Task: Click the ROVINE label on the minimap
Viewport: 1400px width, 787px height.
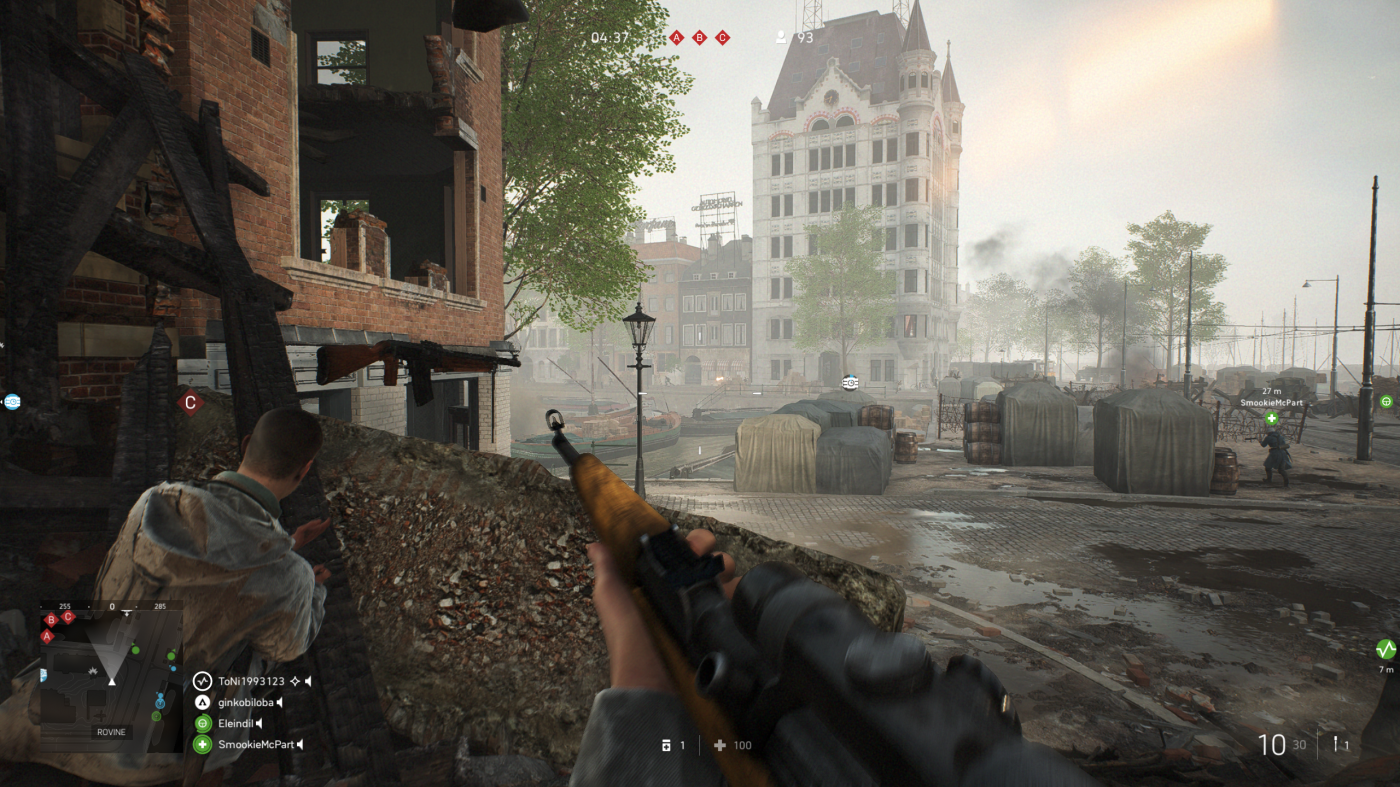Action: click(x=111, y=732)
